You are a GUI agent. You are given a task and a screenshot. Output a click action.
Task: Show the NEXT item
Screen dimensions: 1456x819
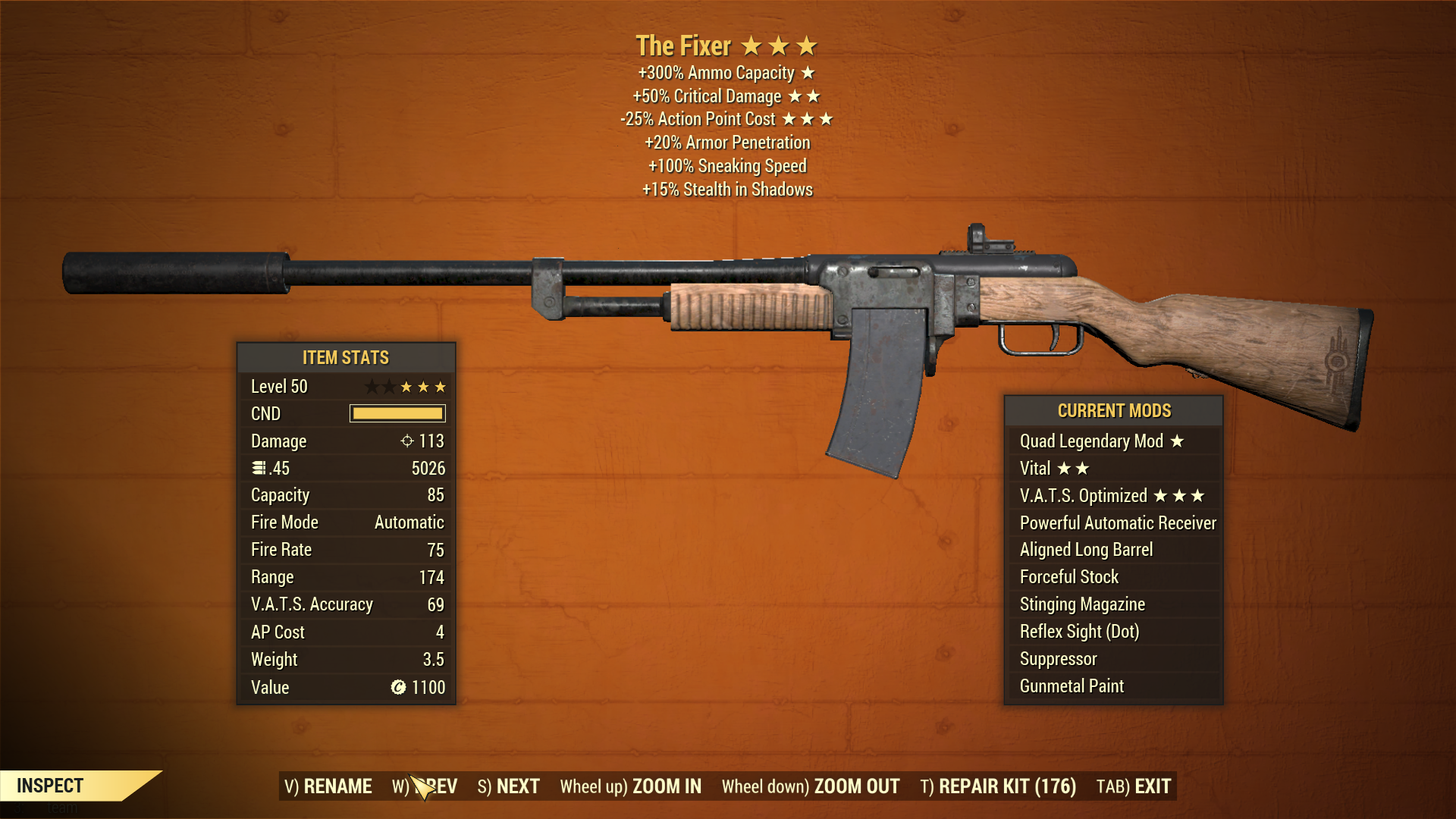[x=508, y=786]
